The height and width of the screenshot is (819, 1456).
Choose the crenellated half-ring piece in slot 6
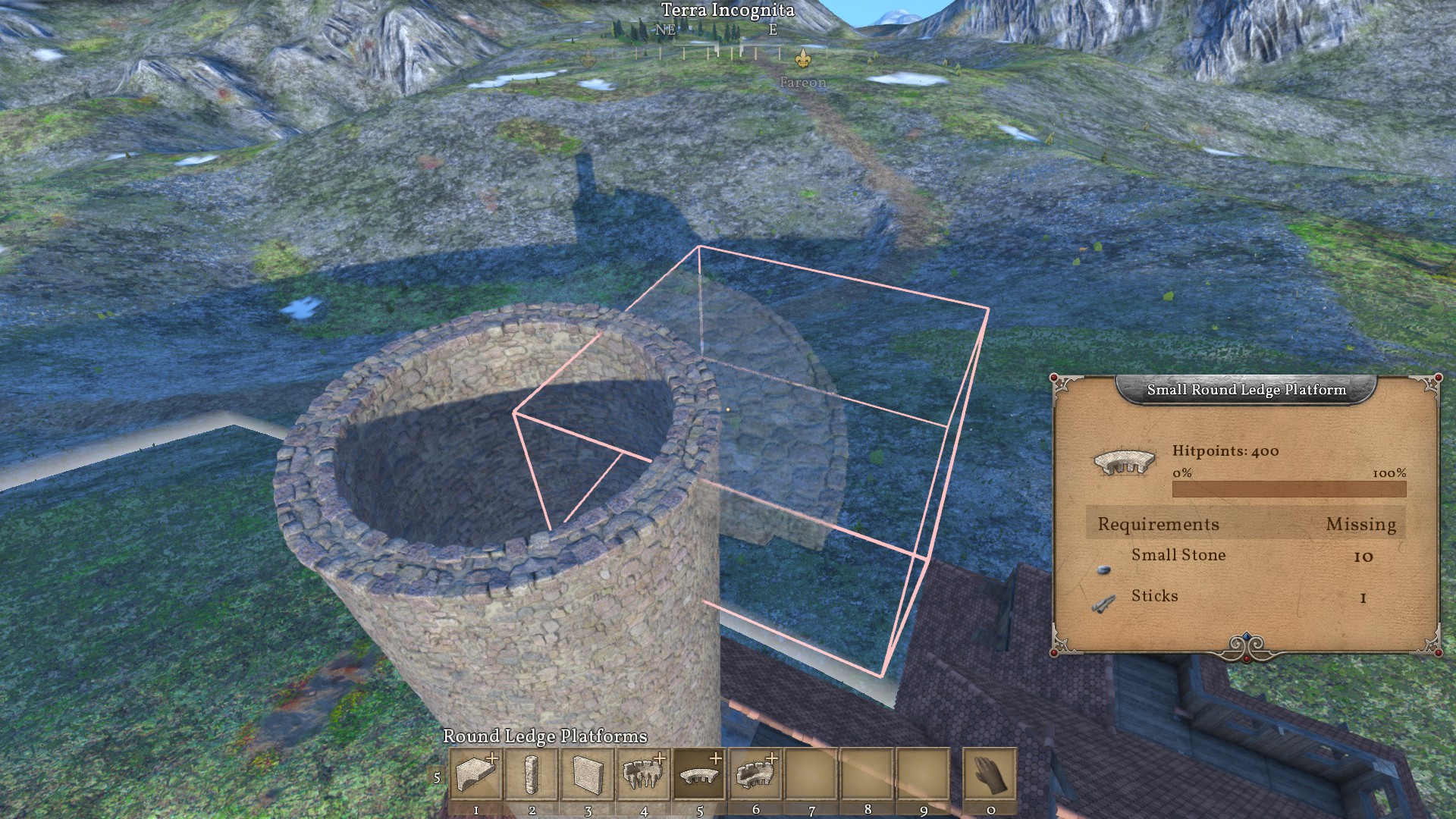coord(755,774)
